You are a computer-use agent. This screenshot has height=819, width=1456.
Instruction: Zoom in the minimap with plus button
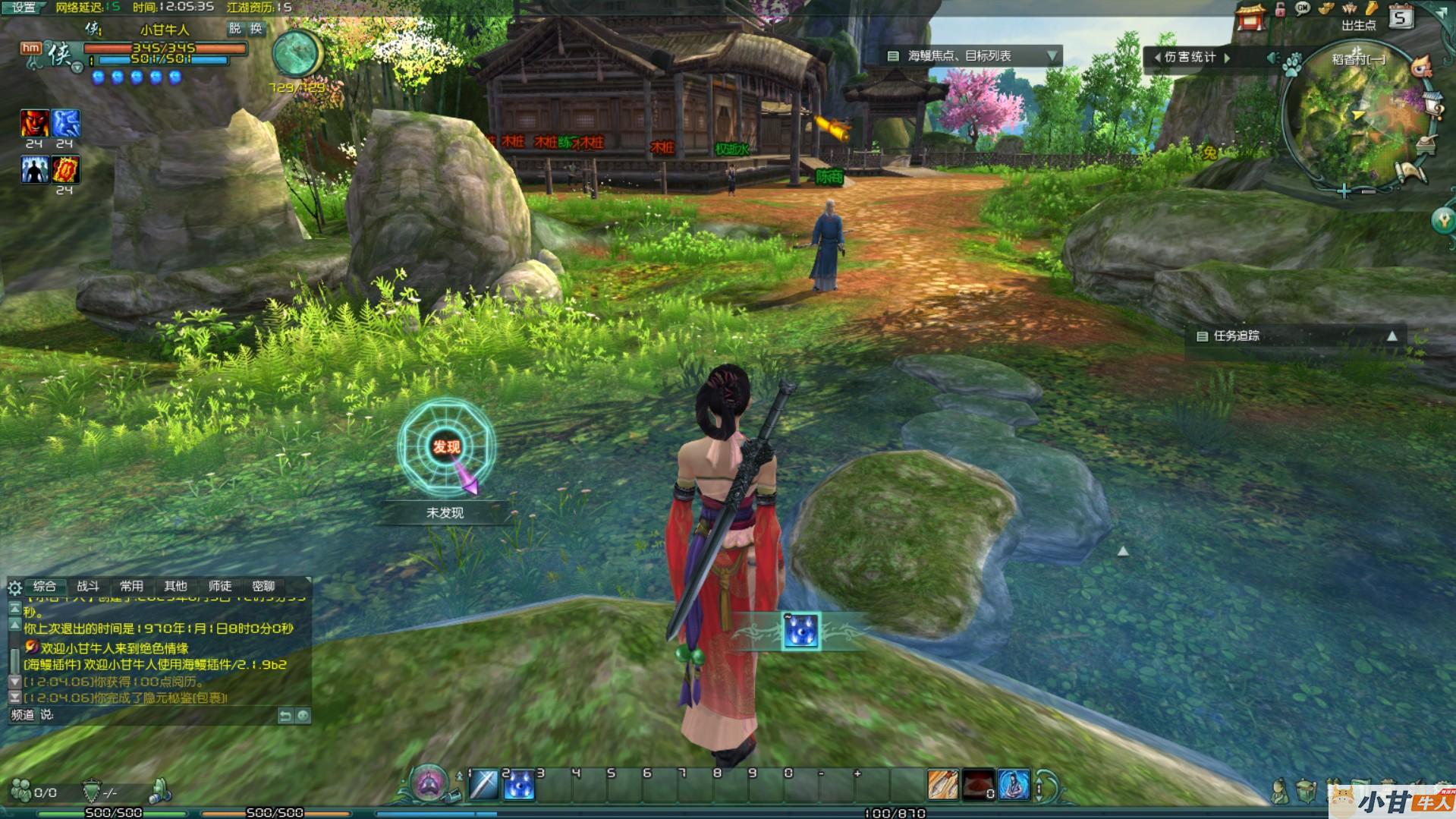click(x=1343, y=191)
